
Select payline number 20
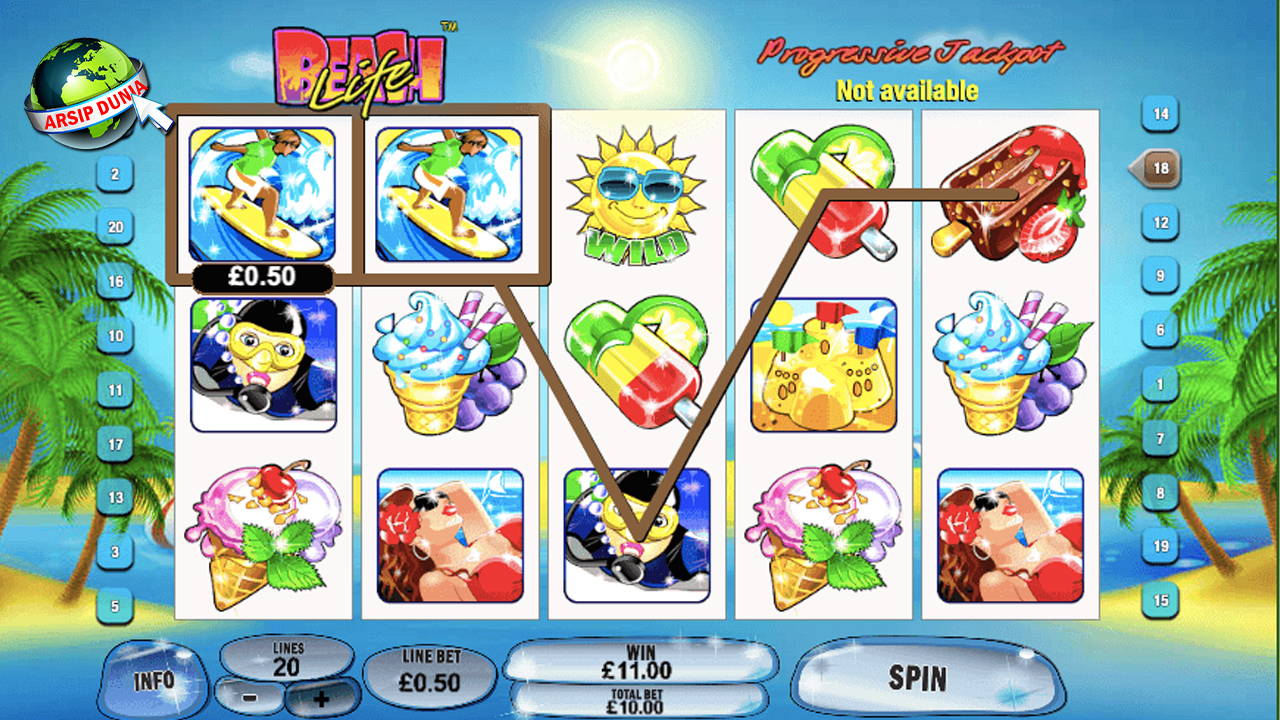(x=115, y=228)
